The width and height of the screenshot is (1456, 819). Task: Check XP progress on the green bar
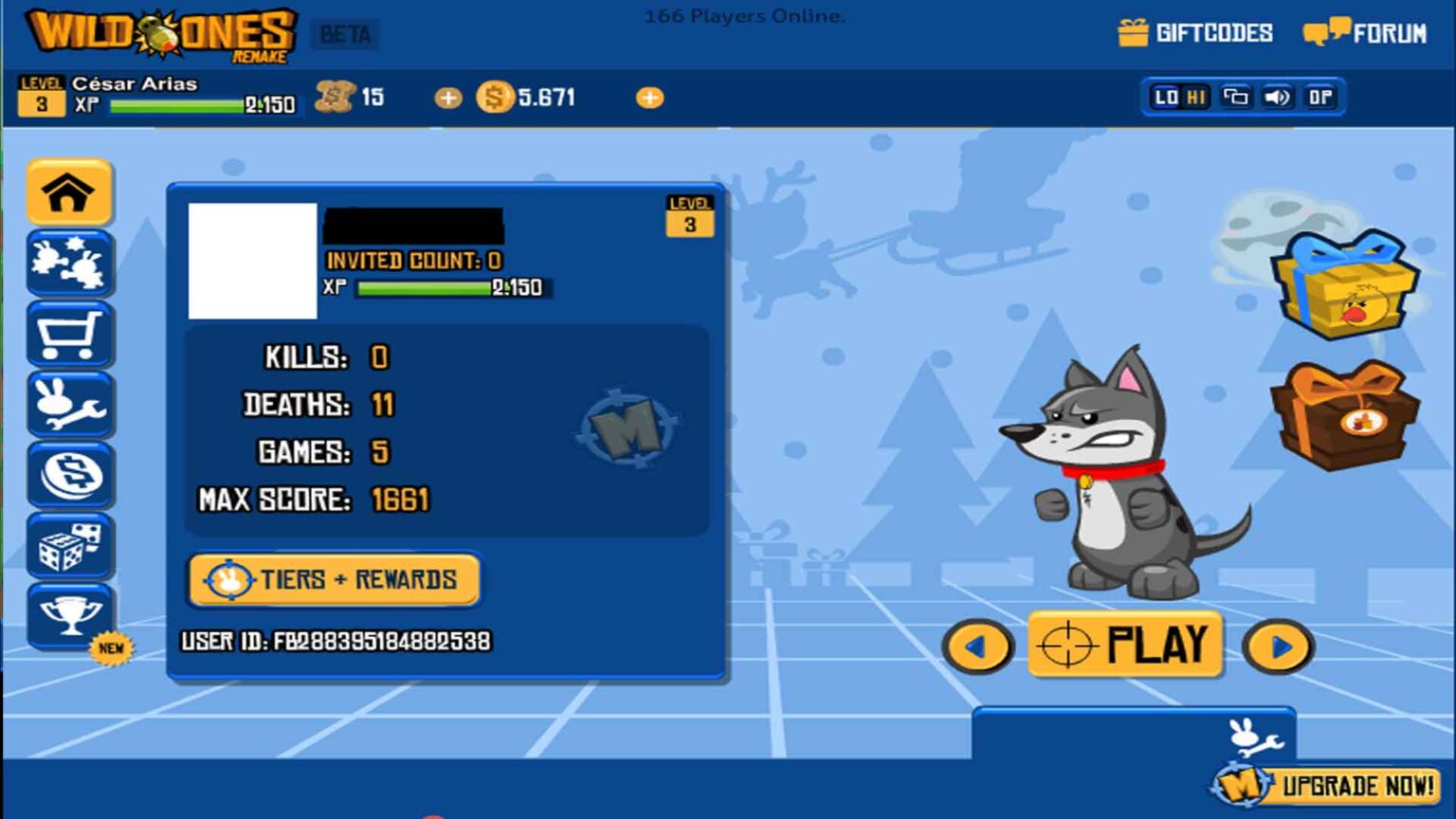coord(175,105)
